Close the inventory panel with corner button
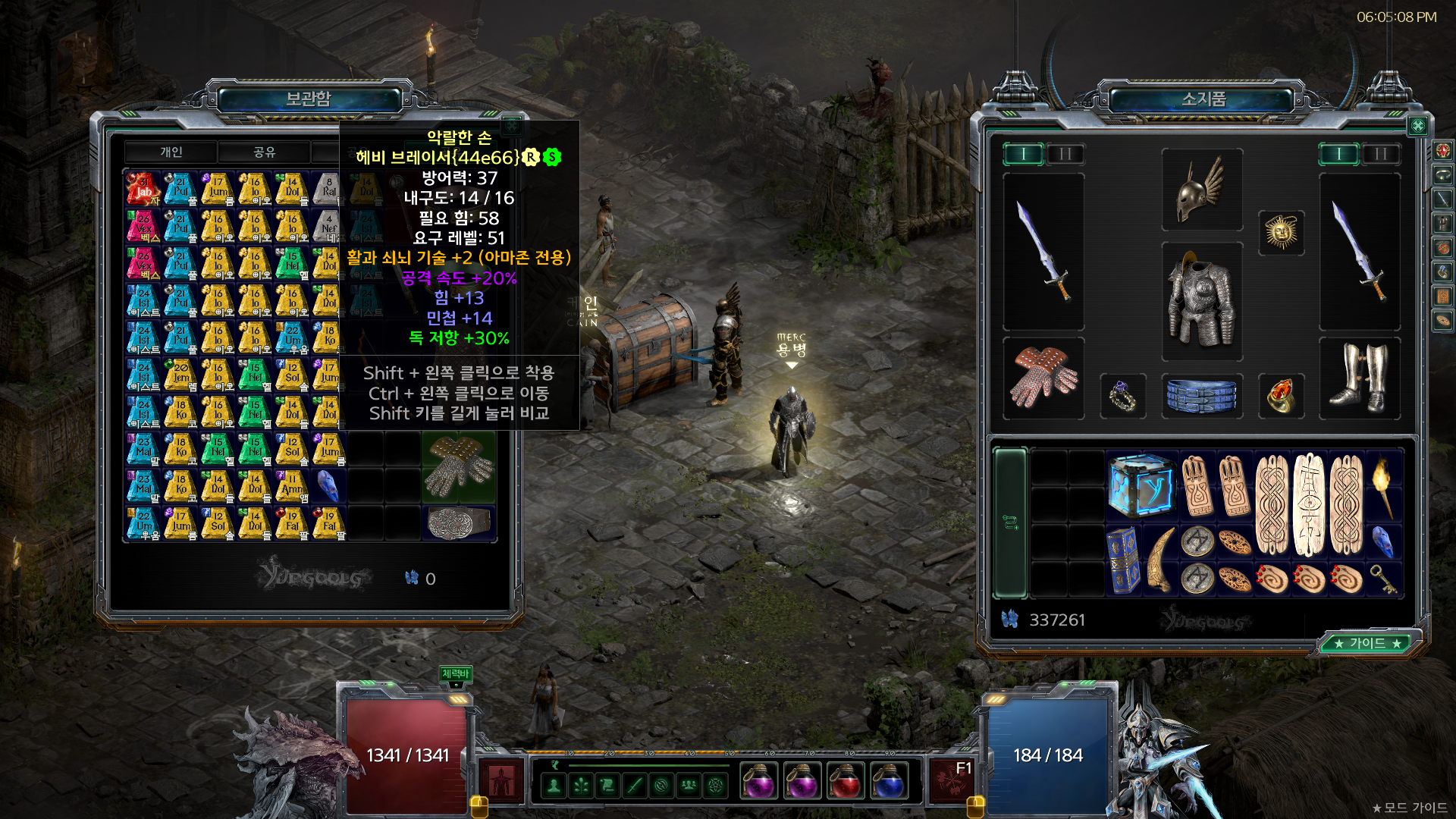 tap(1417, 126)
